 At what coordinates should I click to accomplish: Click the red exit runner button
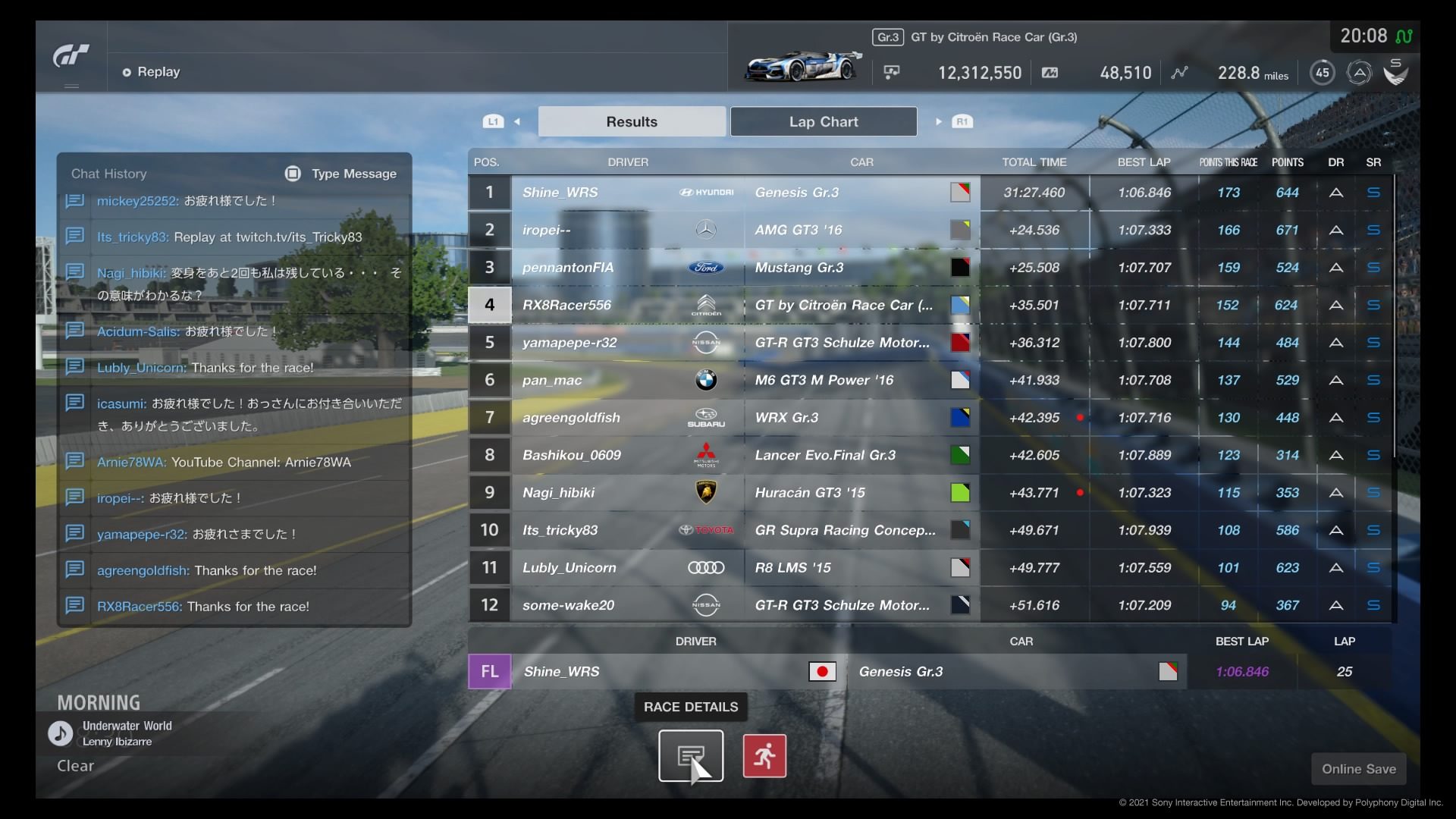764,755
